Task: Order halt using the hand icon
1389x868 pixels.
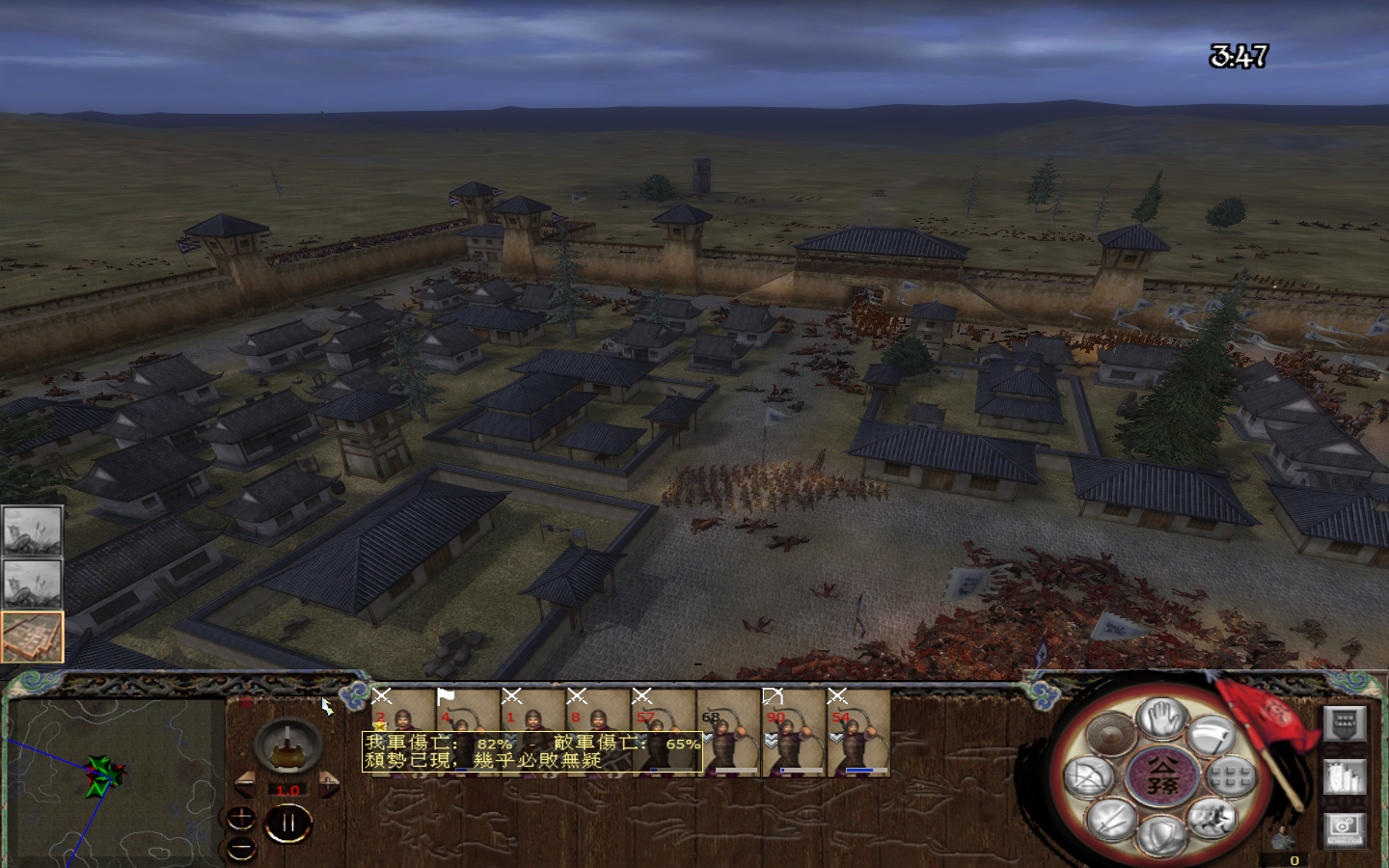Action: click(1161, 719)
